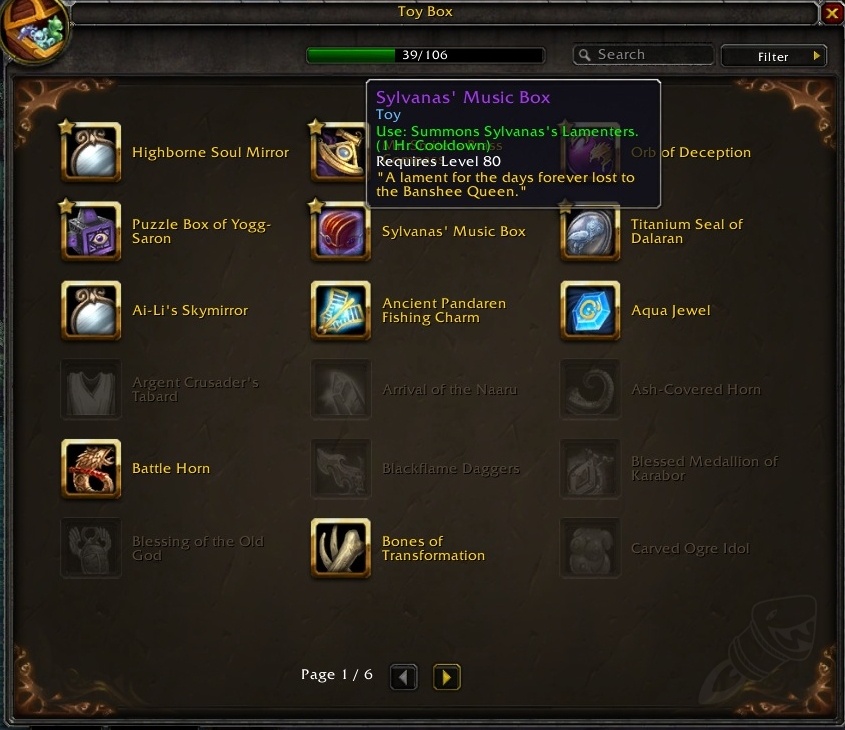Activate the Battle Horn toy

[91, 469]
